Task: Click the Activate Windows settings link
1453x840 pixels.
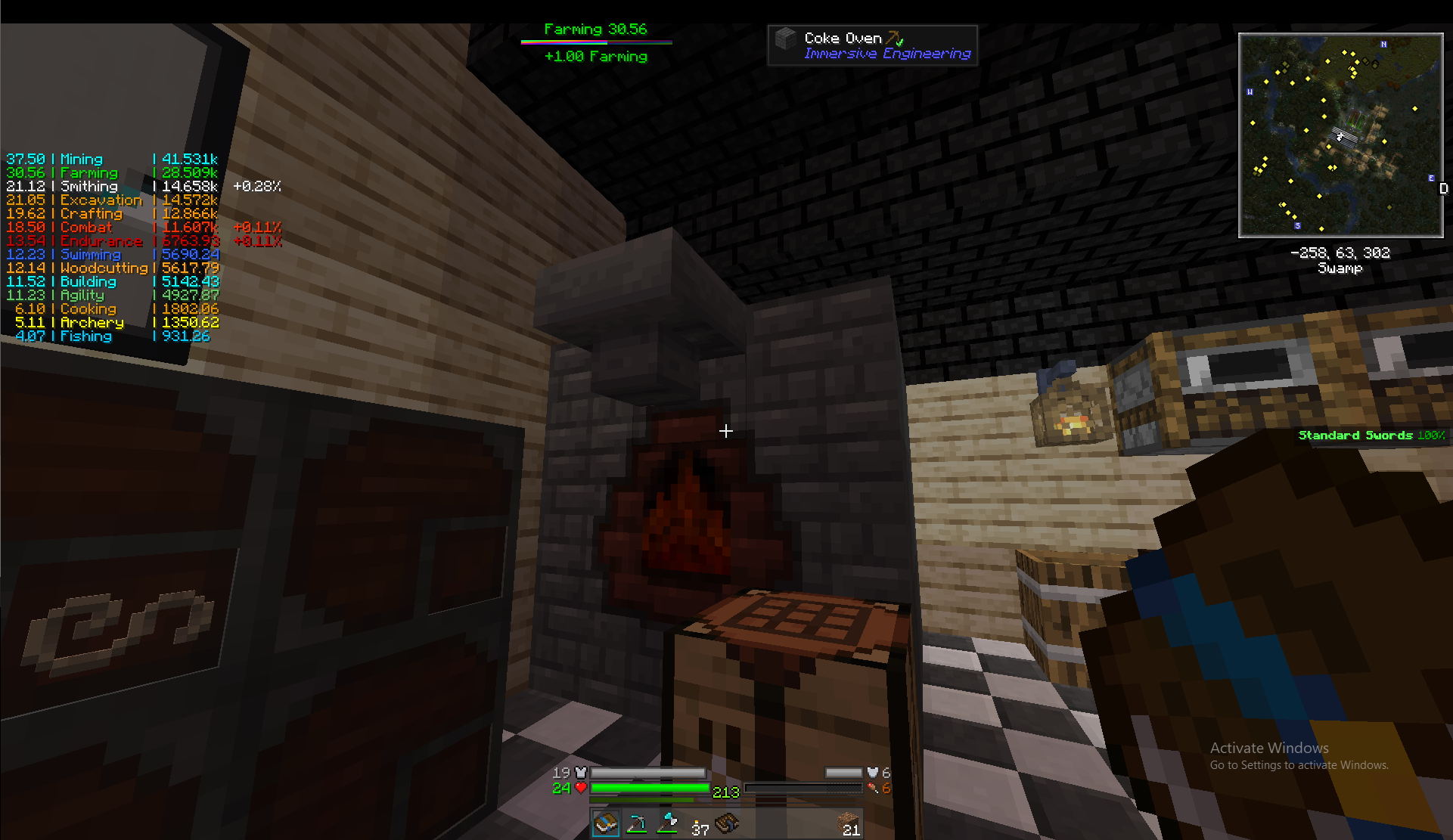Action: coord(1299,764)
